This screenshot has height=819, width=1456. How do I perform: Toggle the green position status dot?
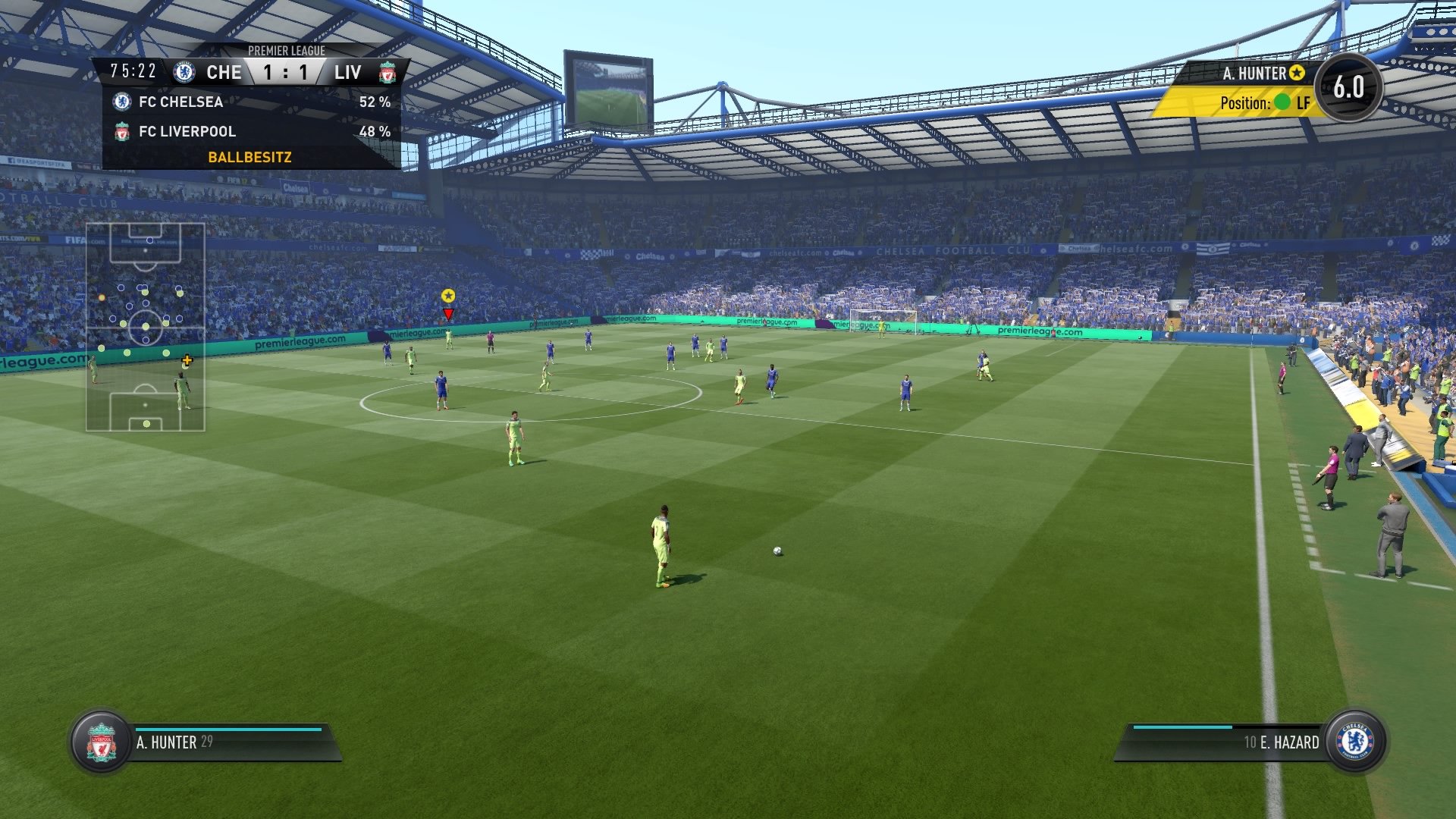[1282, 104]
